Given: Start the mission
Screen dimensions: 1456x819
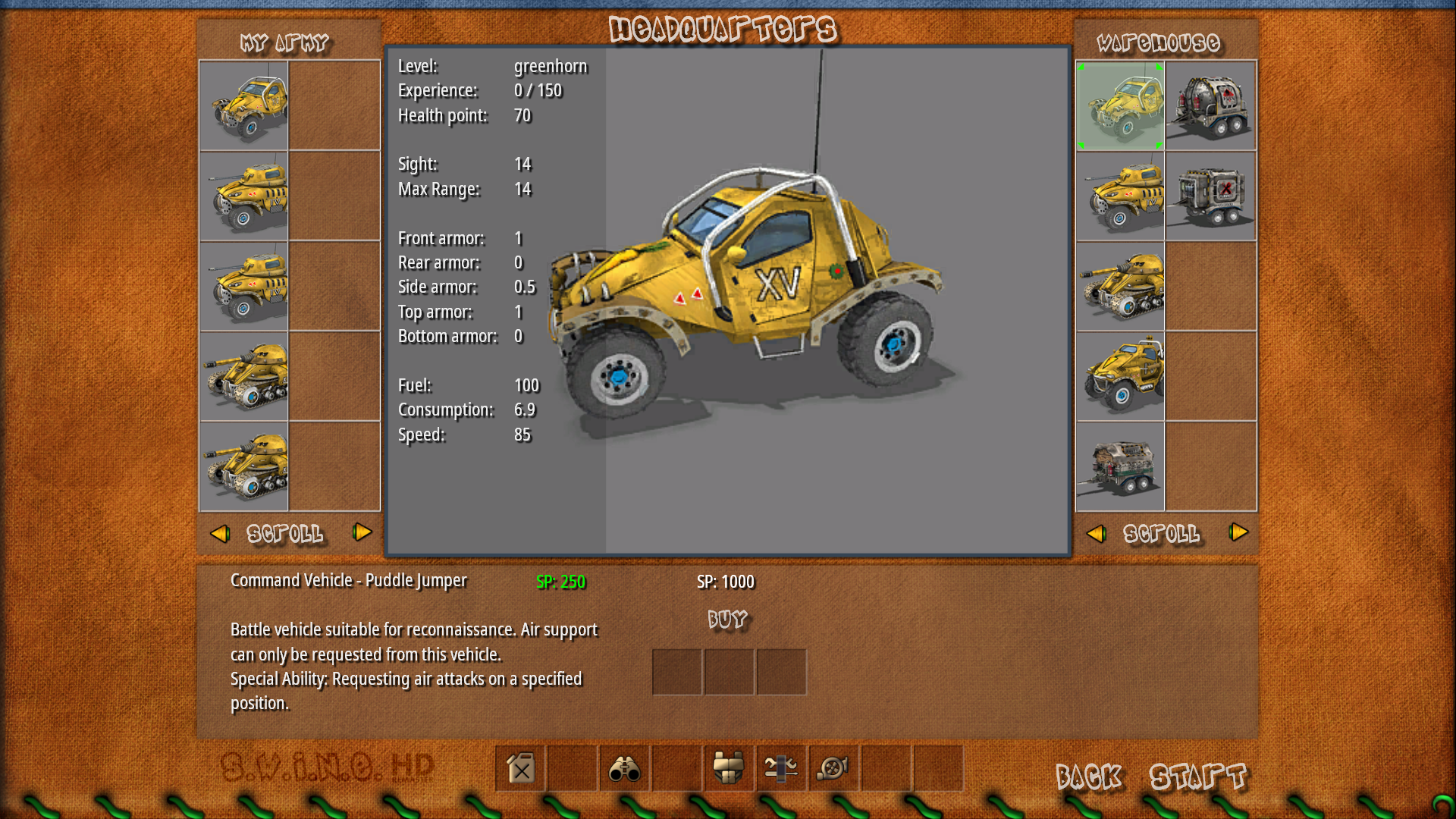Looking at the screenshot, I should 1197,777.
